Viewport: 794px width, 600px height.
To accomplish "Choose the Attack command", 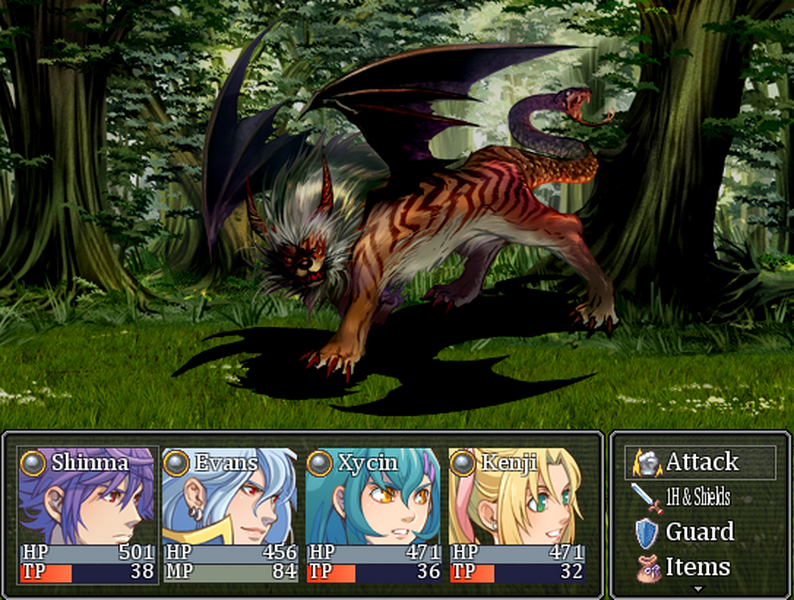I will pyautogui.click(x=700, y=462).
